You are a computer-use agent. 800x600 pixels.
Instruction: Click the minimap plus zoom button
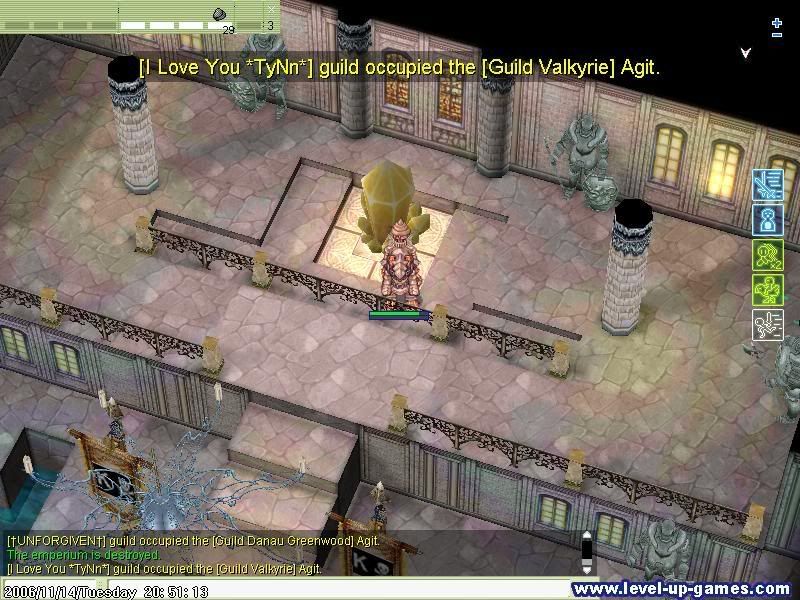(777, 22)
